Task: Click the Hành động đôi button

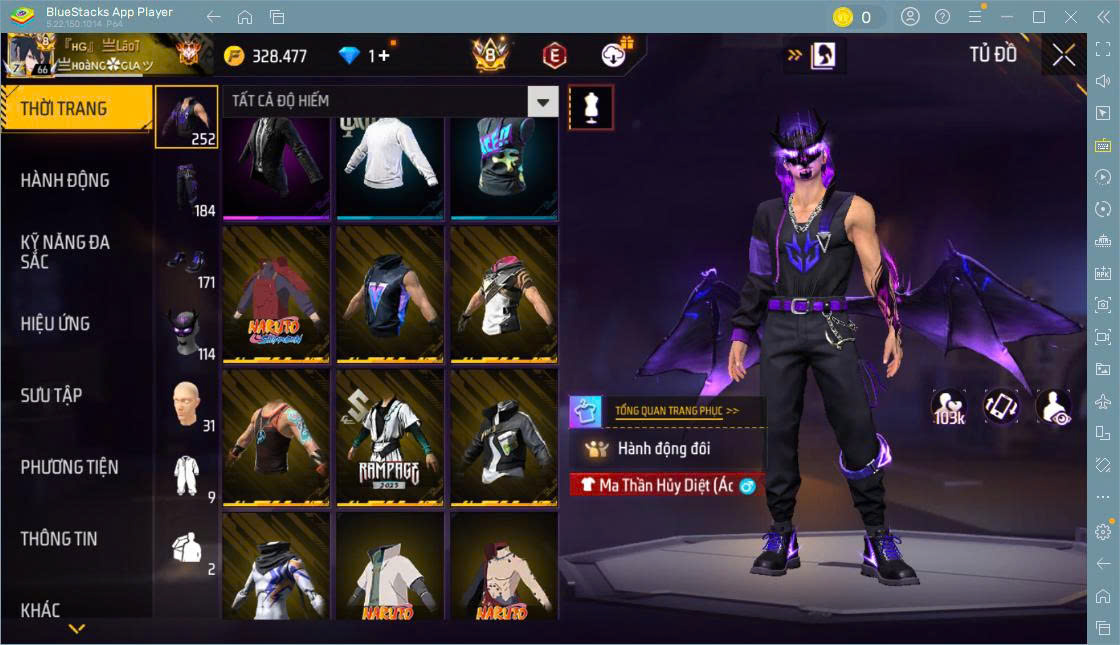Action: coord(666,449)
